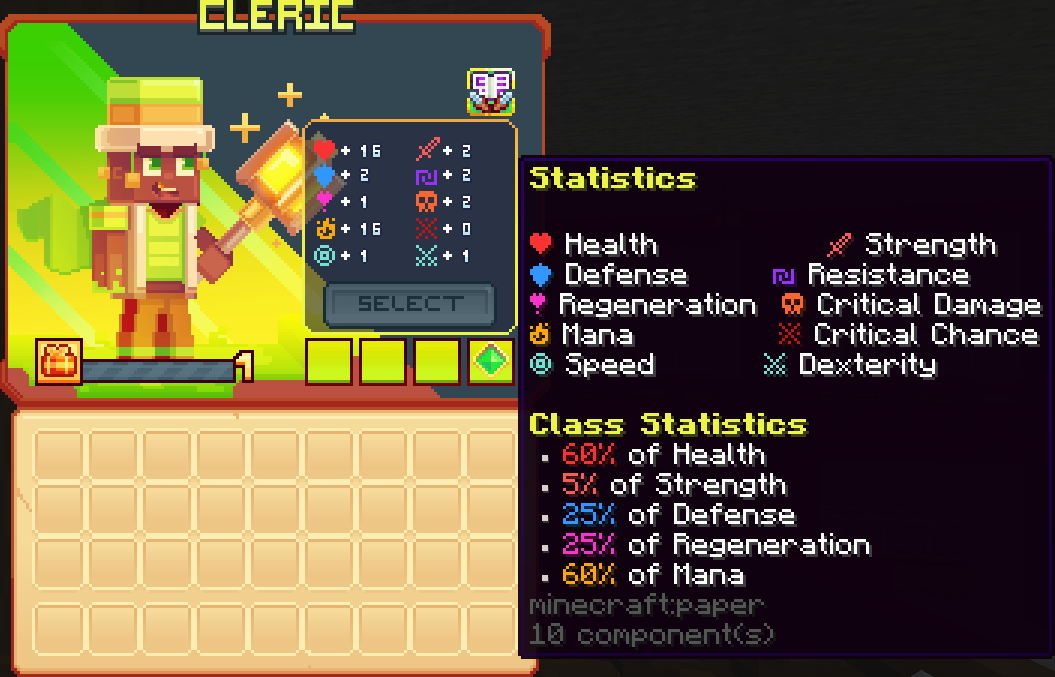Viewport: 1055px width, 677px height.
Task: Click the SELECT button for Cleric
Action: (410, 304)
